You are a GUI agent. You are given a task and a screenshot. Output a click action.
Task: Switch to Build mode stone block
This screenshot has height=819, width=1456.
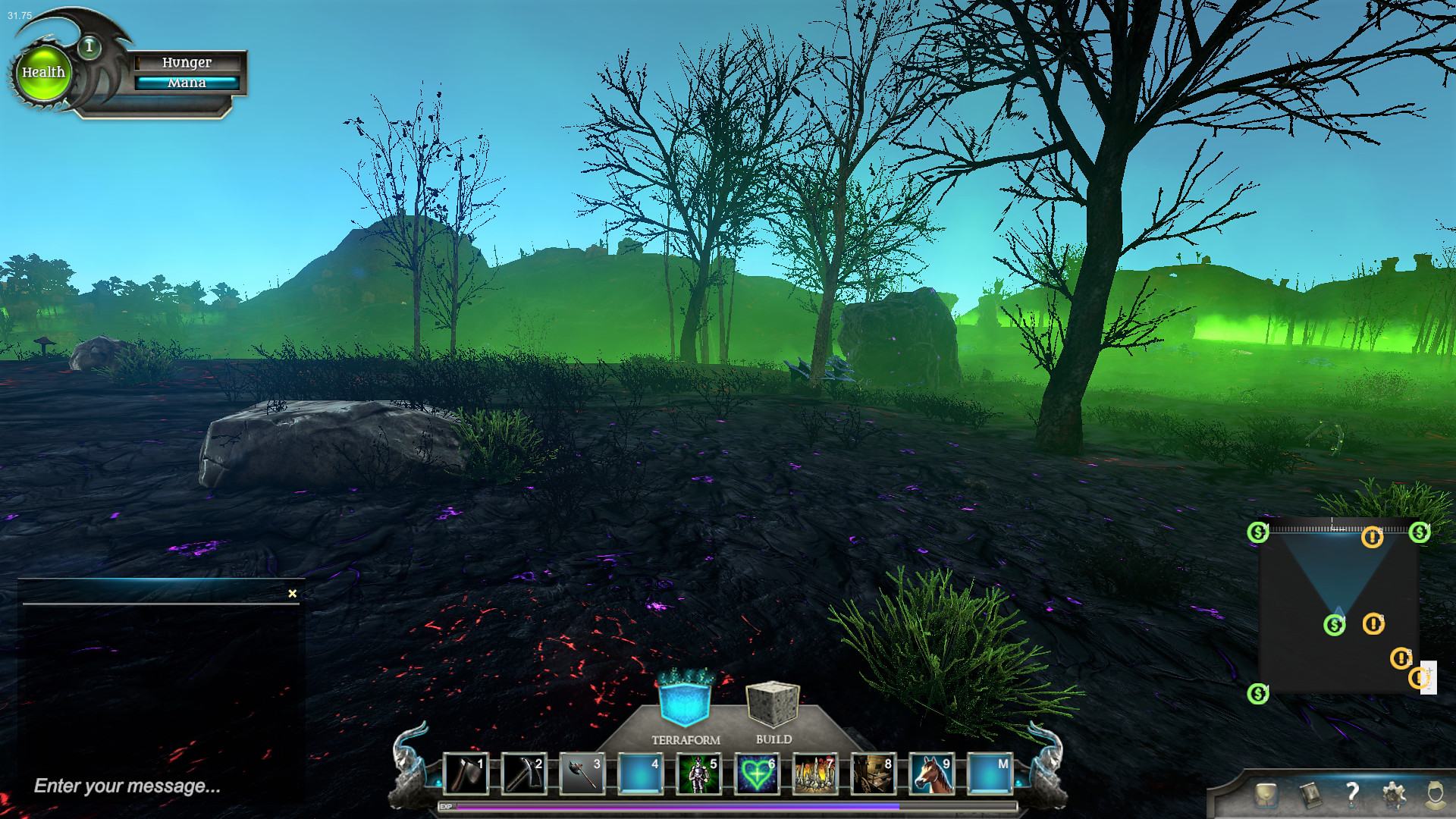[773, 703]
